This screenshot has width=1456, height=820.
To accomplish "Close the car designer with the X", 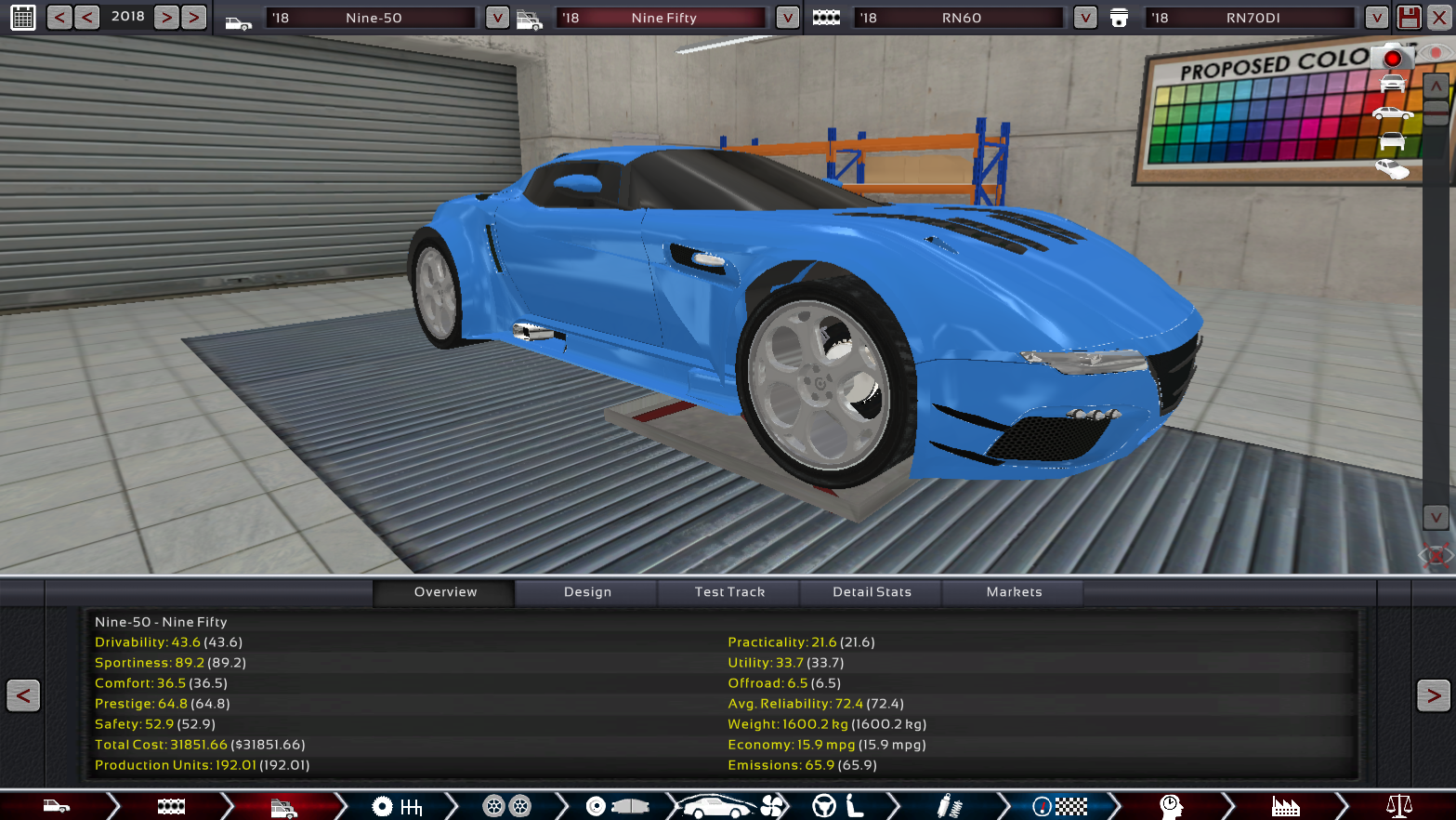I will (1439, 18).
